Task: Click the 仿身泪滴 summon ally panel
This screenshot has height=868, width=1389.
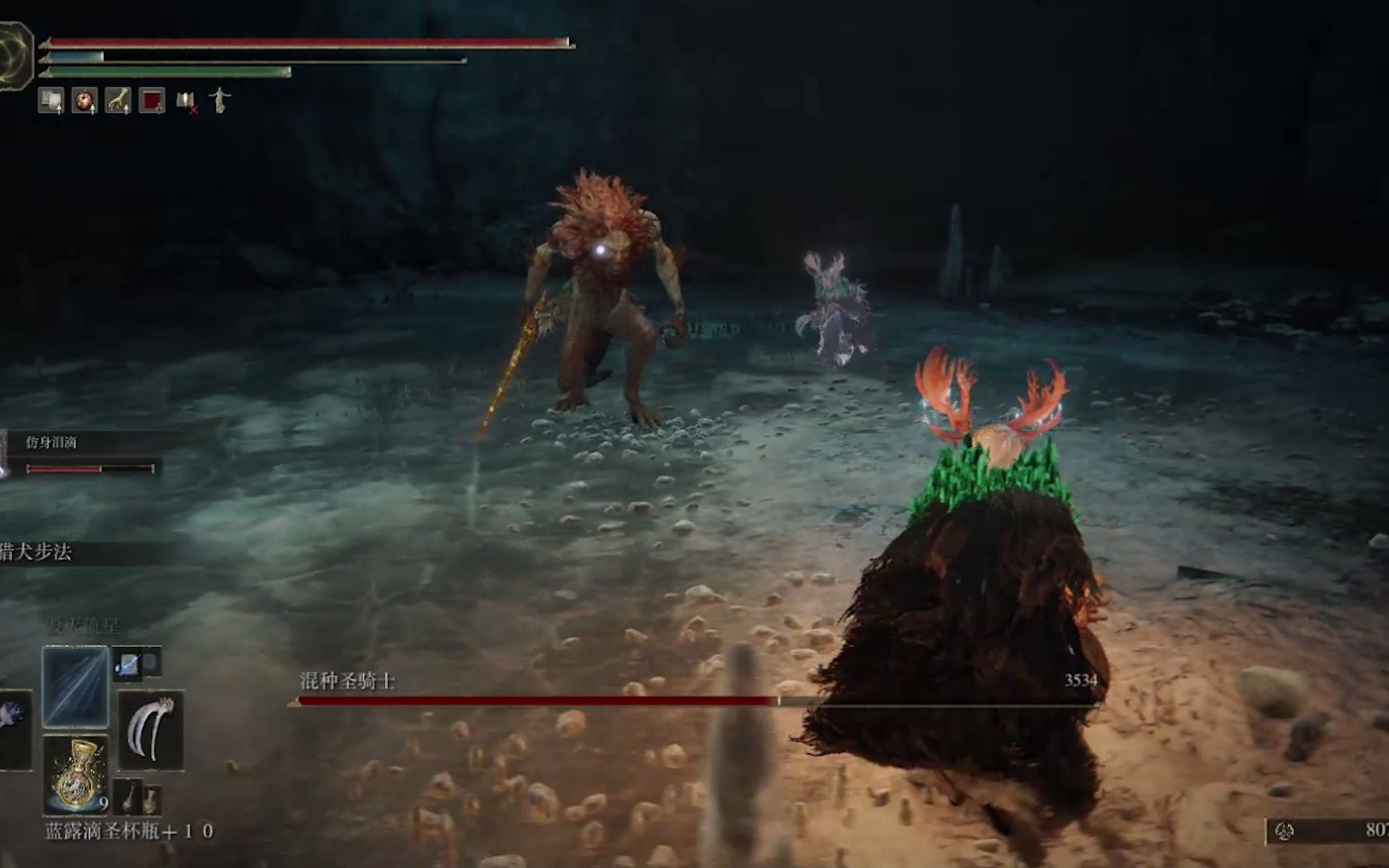Action: tap(80, 456)
